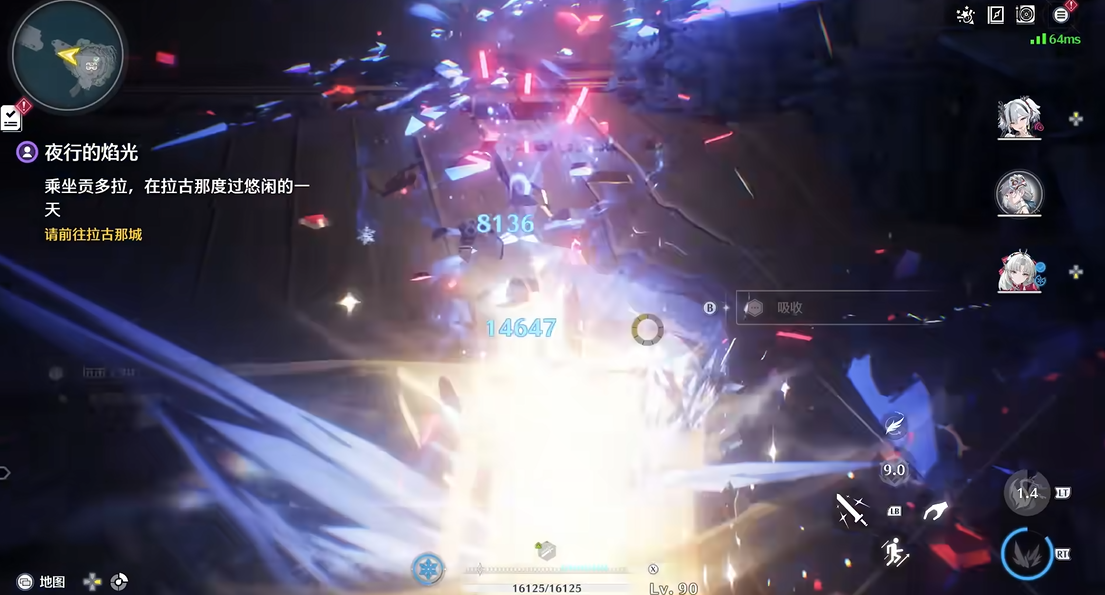
Task: Select the 夜行的焰光 quest tracker
Action: [91, 153]
